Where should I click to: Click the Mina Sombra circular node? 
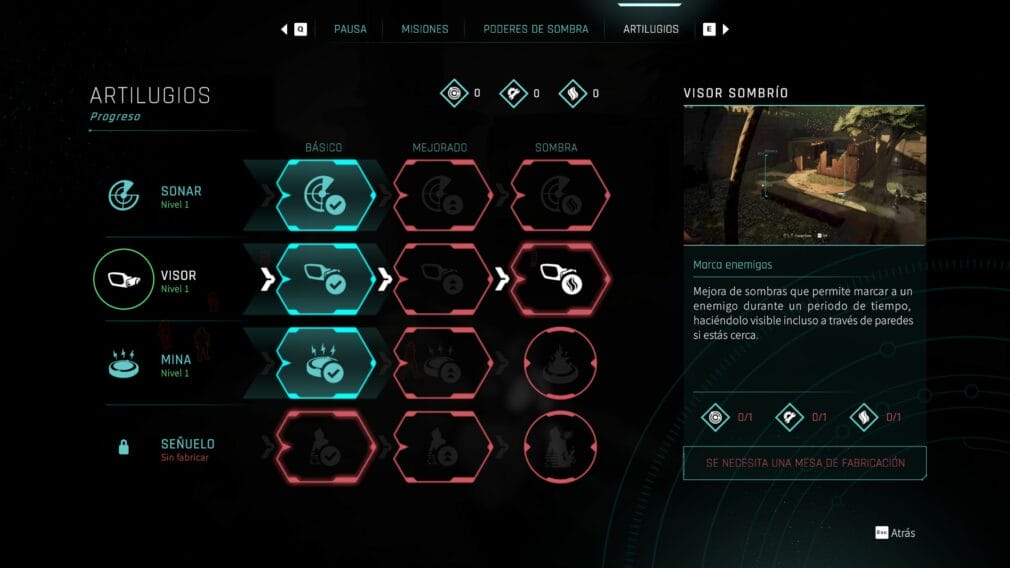(x=559, y=364)
